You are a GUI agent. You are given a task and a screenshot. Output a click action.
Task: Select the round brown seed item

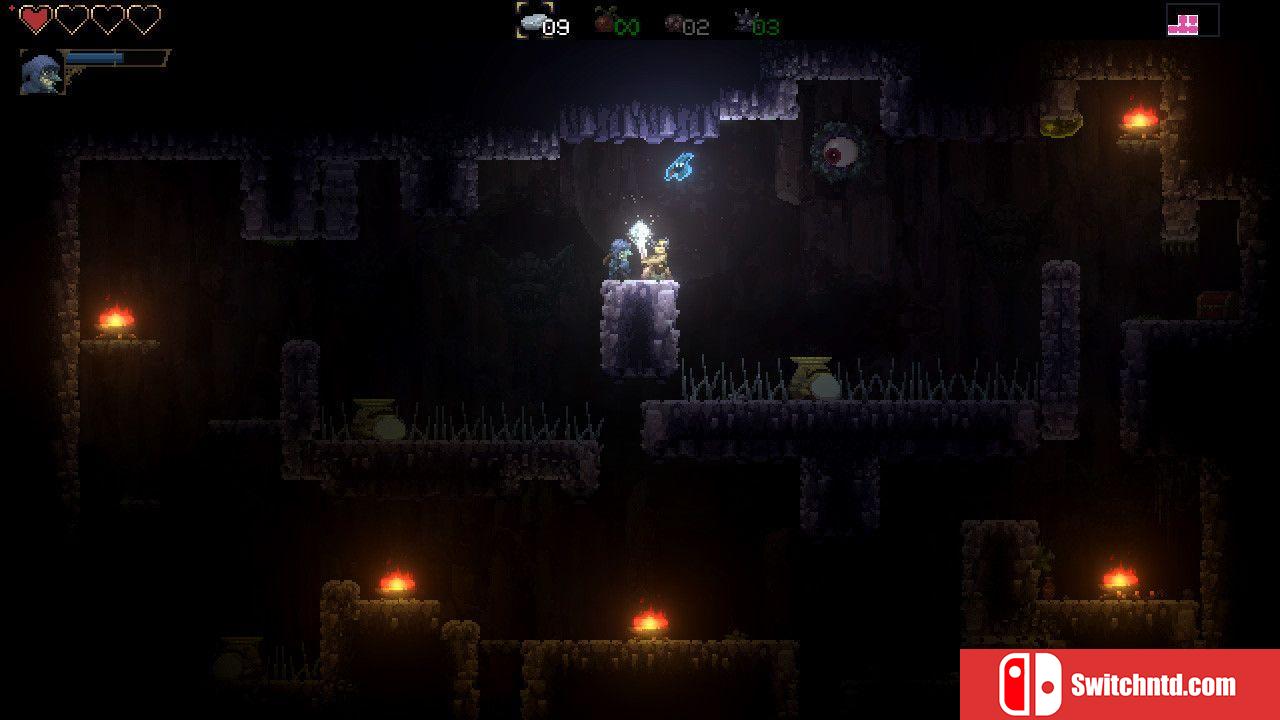click(x=674, y=21)
